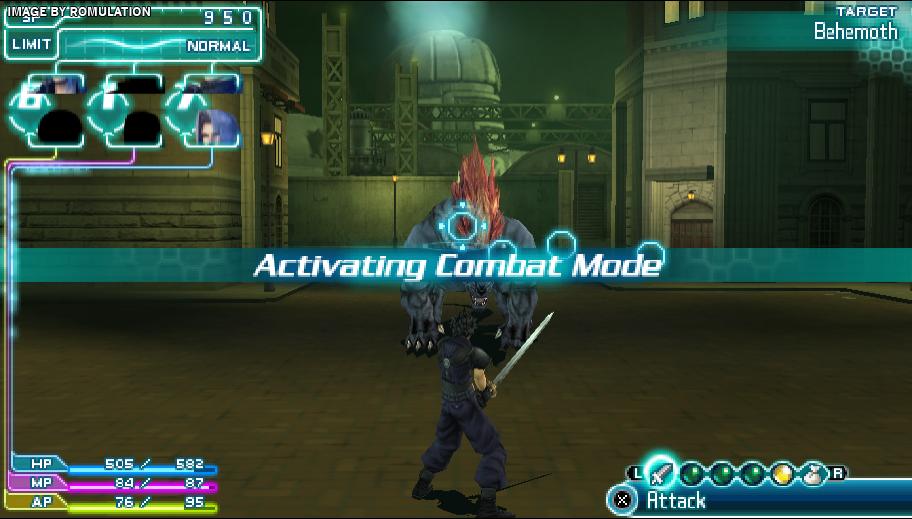Viewport: 912px width, 519px height.
Task: Choose the yellow materia command orb
Action: pos(782,475)
